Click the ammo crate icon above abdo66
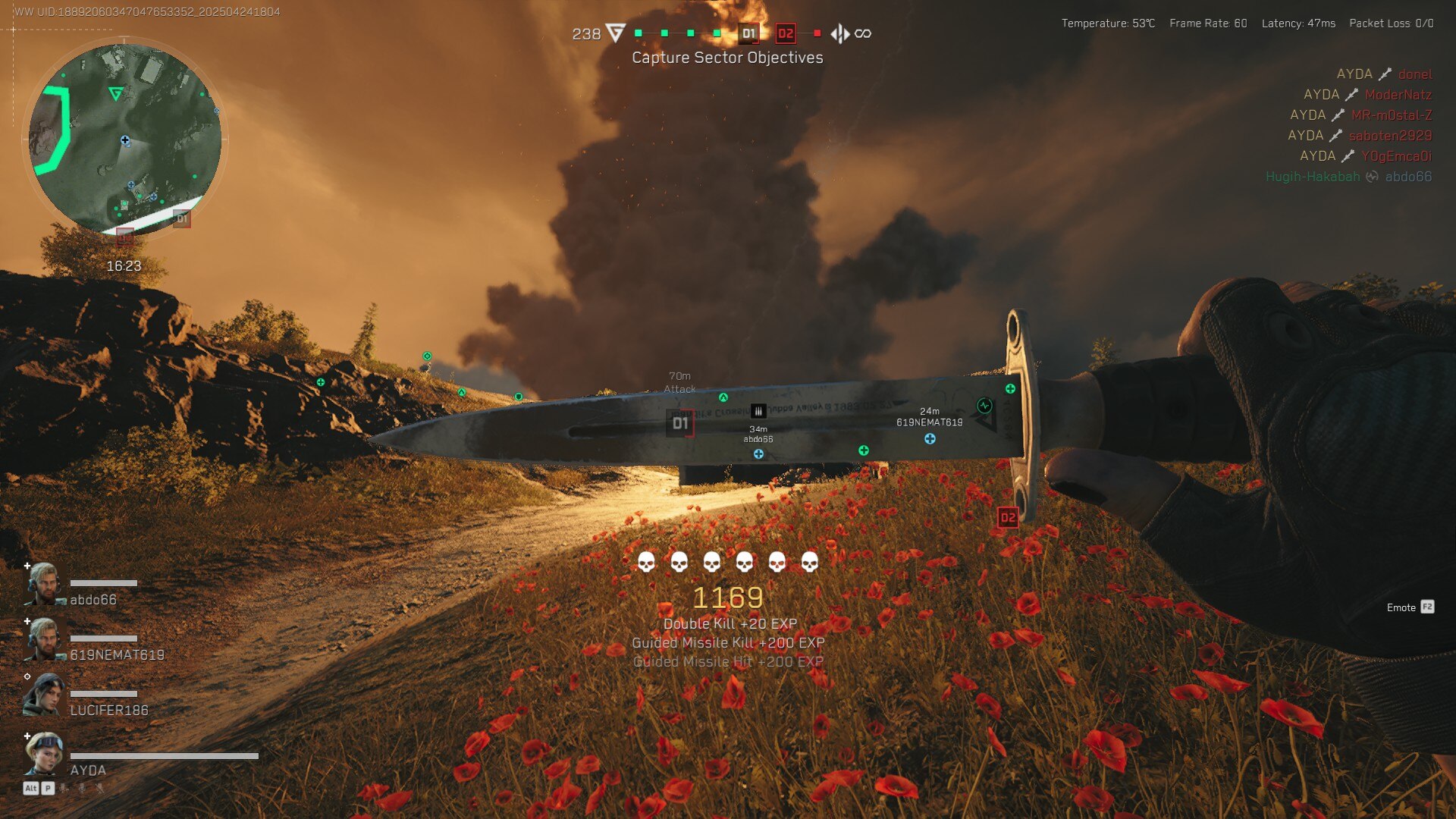1456x819 pixels. (x=758, y=411)
